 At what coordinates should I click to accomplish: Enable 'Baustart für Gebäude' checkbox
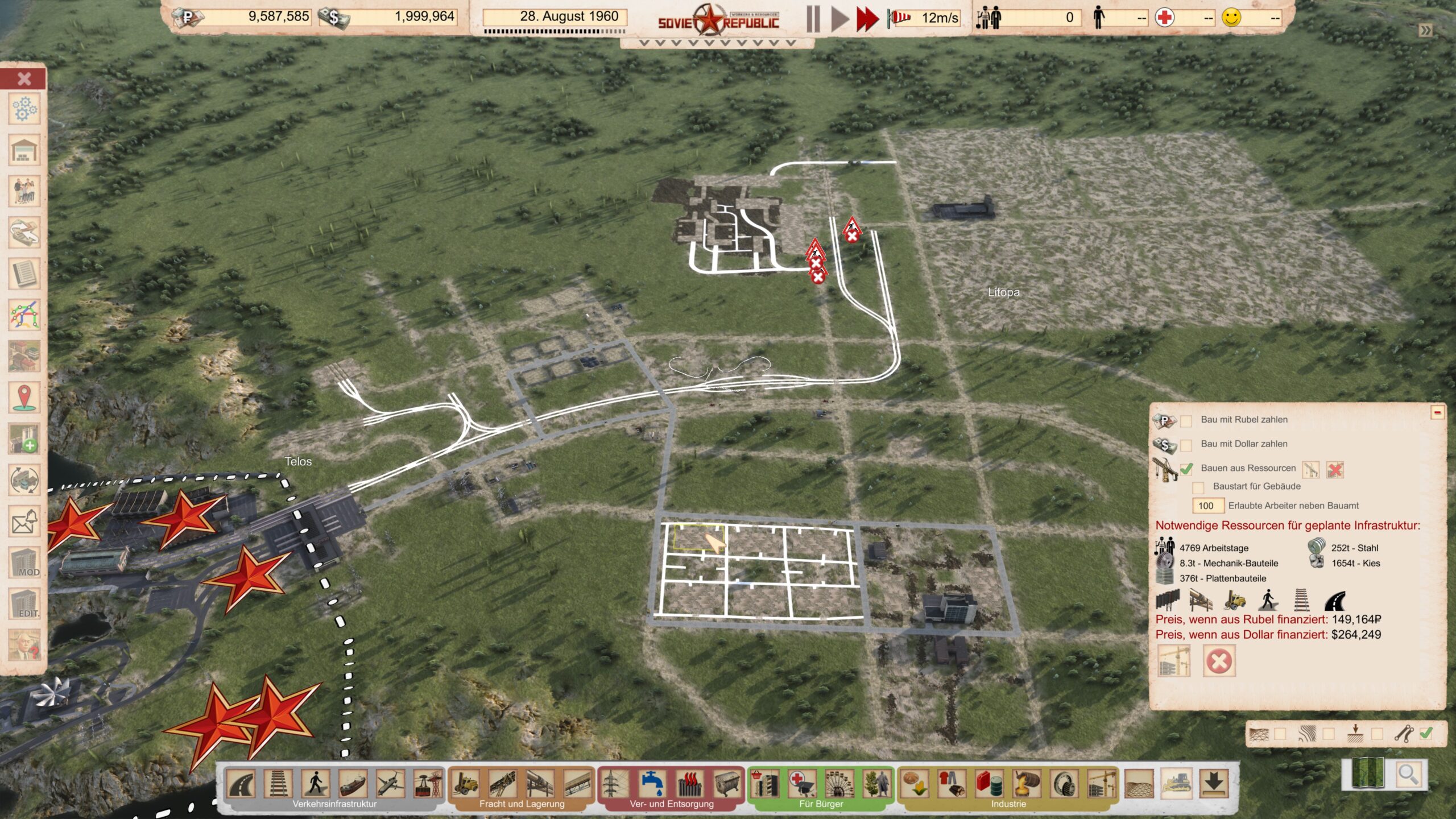pos(1198,487)
